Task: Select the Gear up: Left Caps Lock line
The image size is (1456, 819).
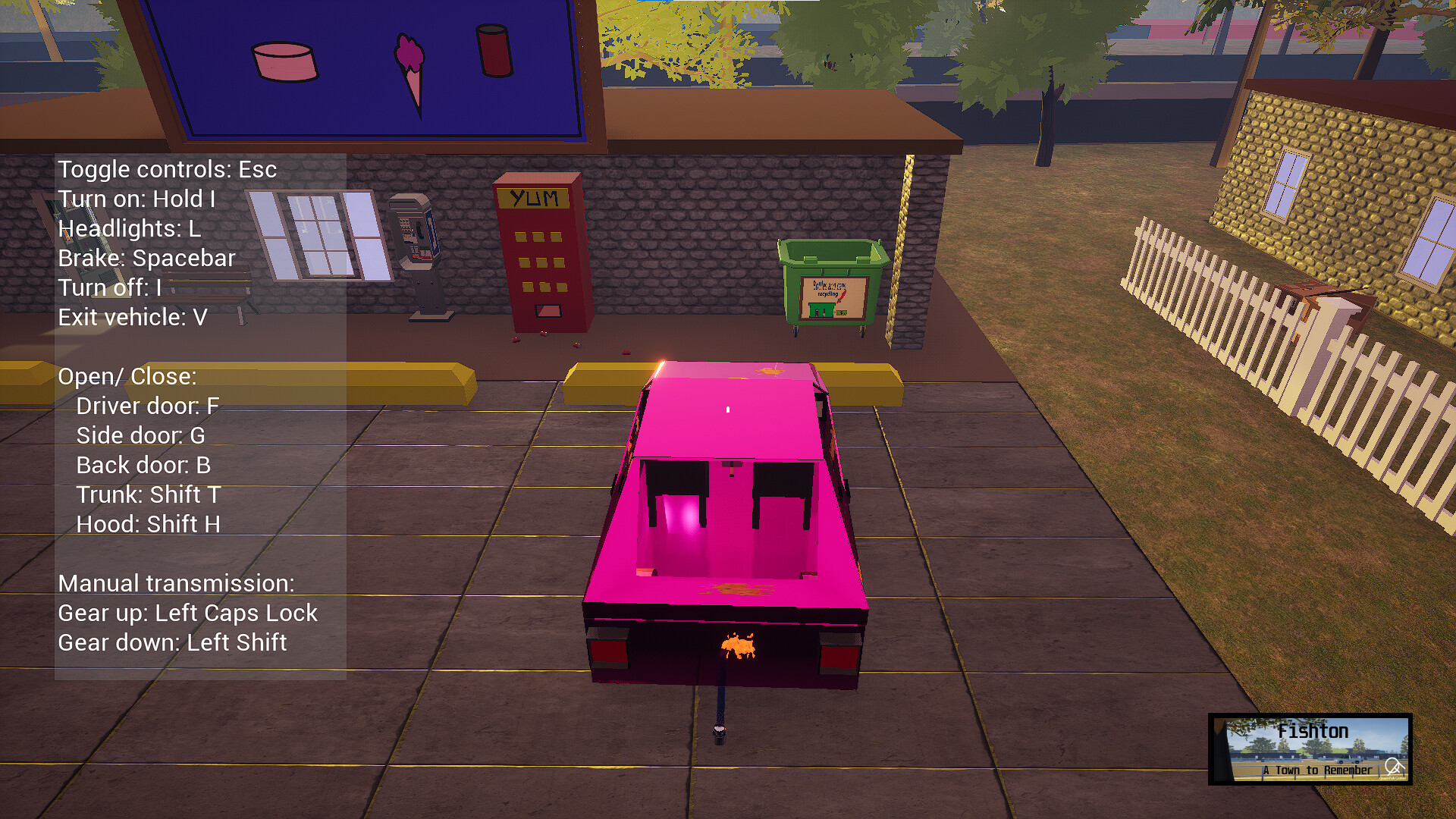Action: tap(189, 613)
